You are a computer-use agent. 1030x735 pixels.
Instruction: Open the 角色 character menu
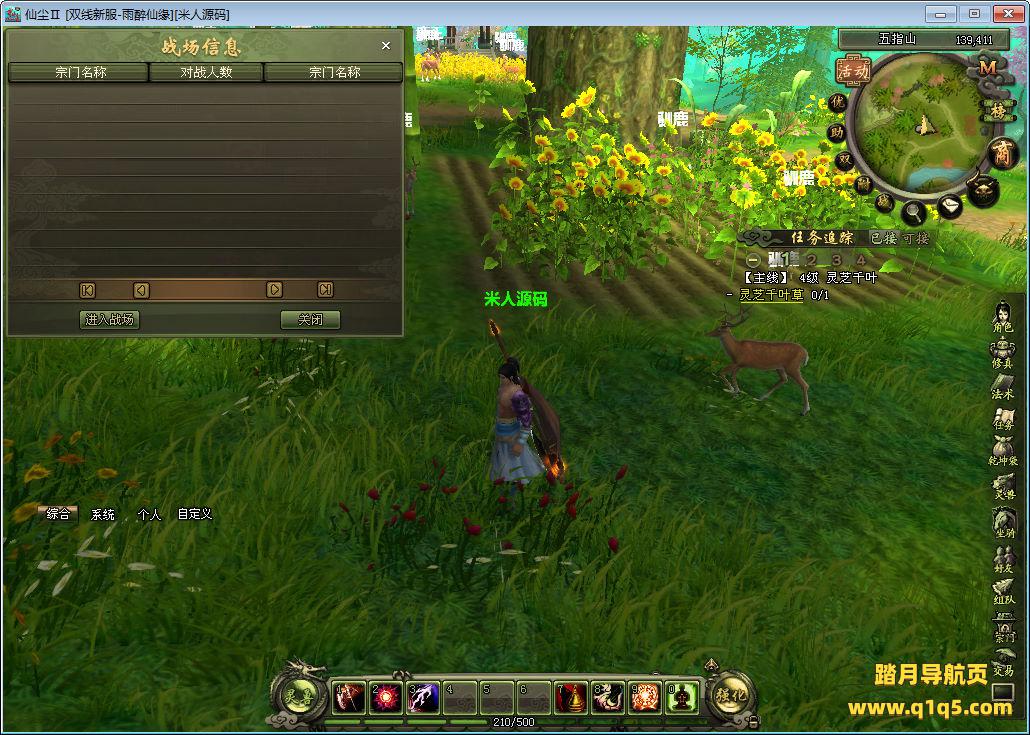point(1003,316)
